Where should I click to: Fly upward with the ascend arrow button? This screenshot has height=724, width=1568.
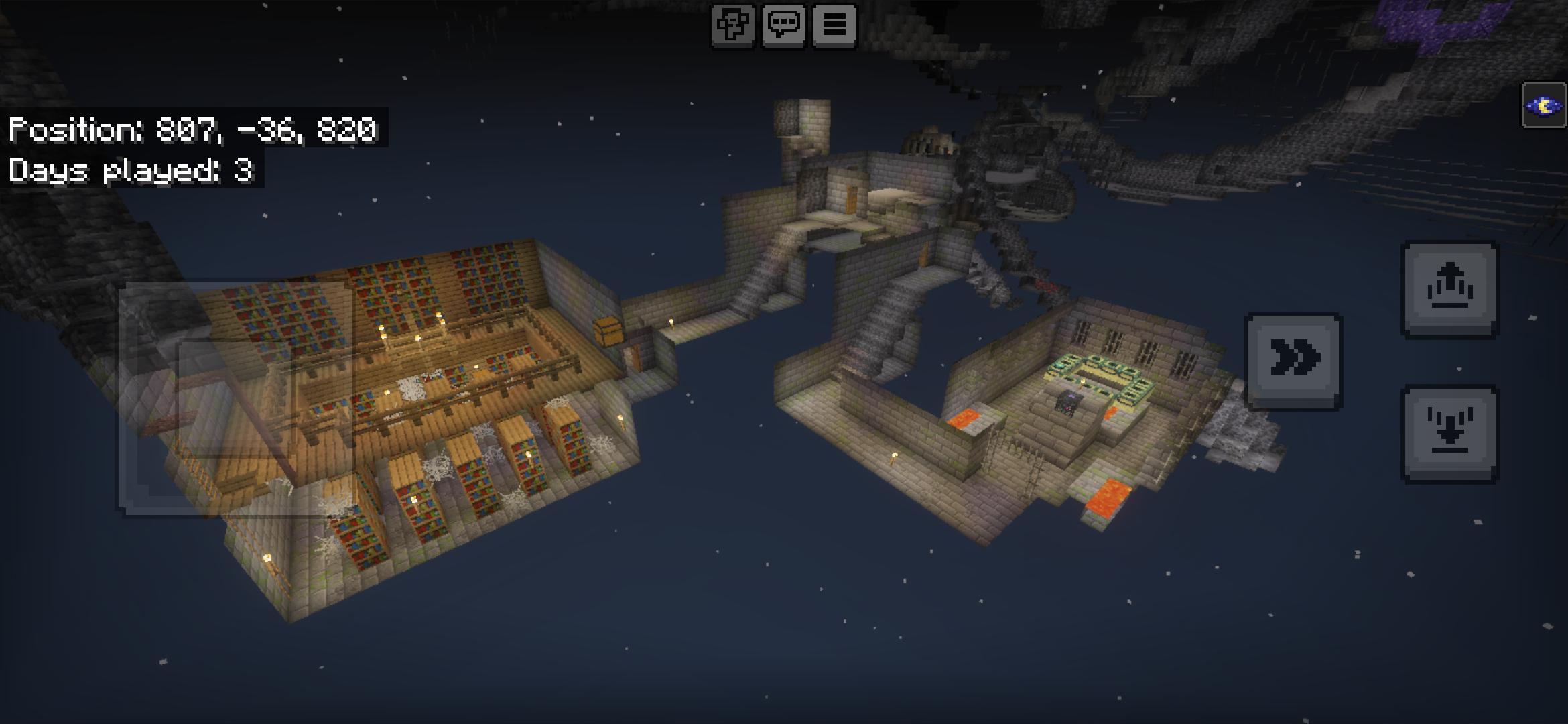click(1449, 290)
